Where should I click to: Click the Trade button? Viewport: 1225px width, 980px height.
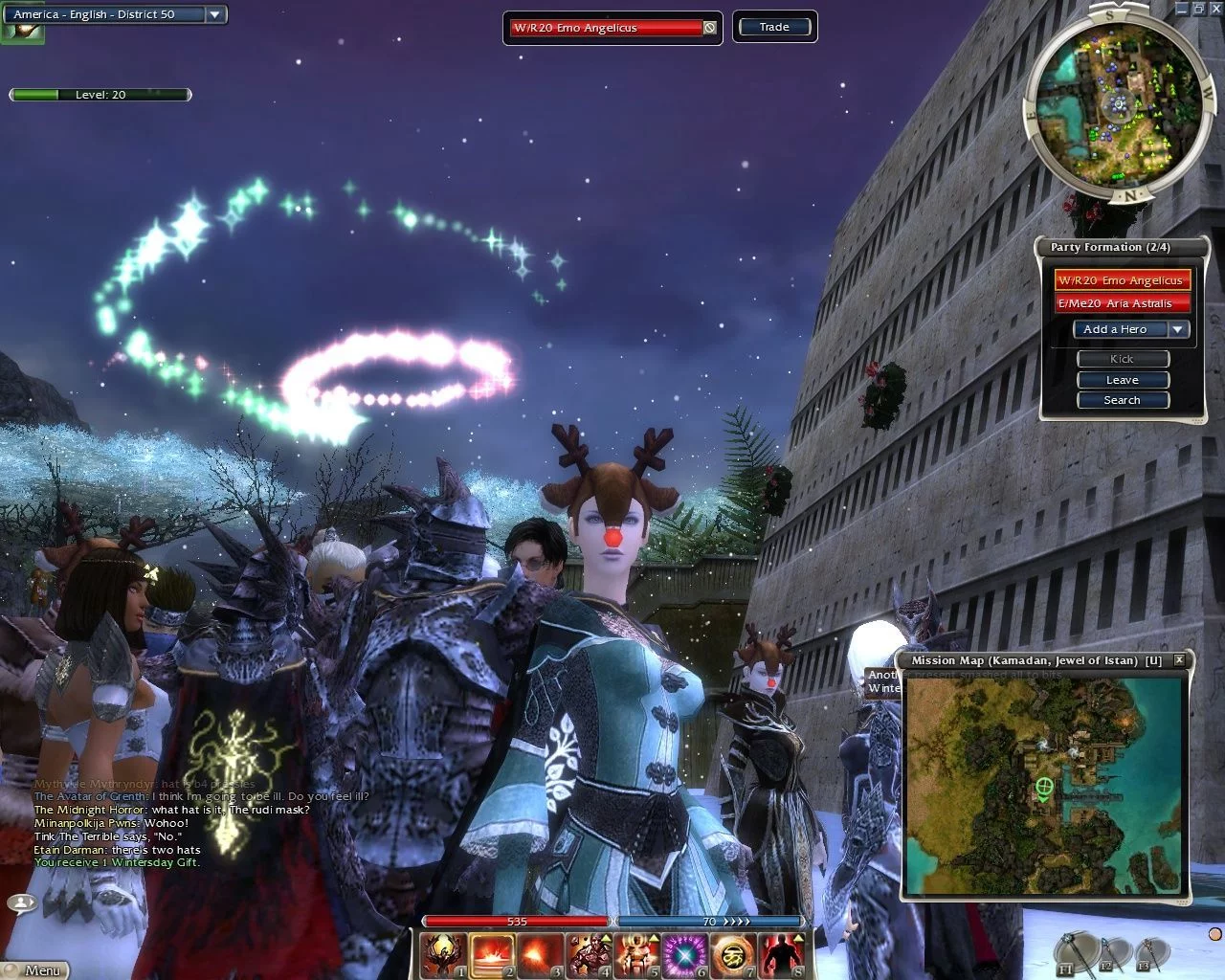point(774,27)
